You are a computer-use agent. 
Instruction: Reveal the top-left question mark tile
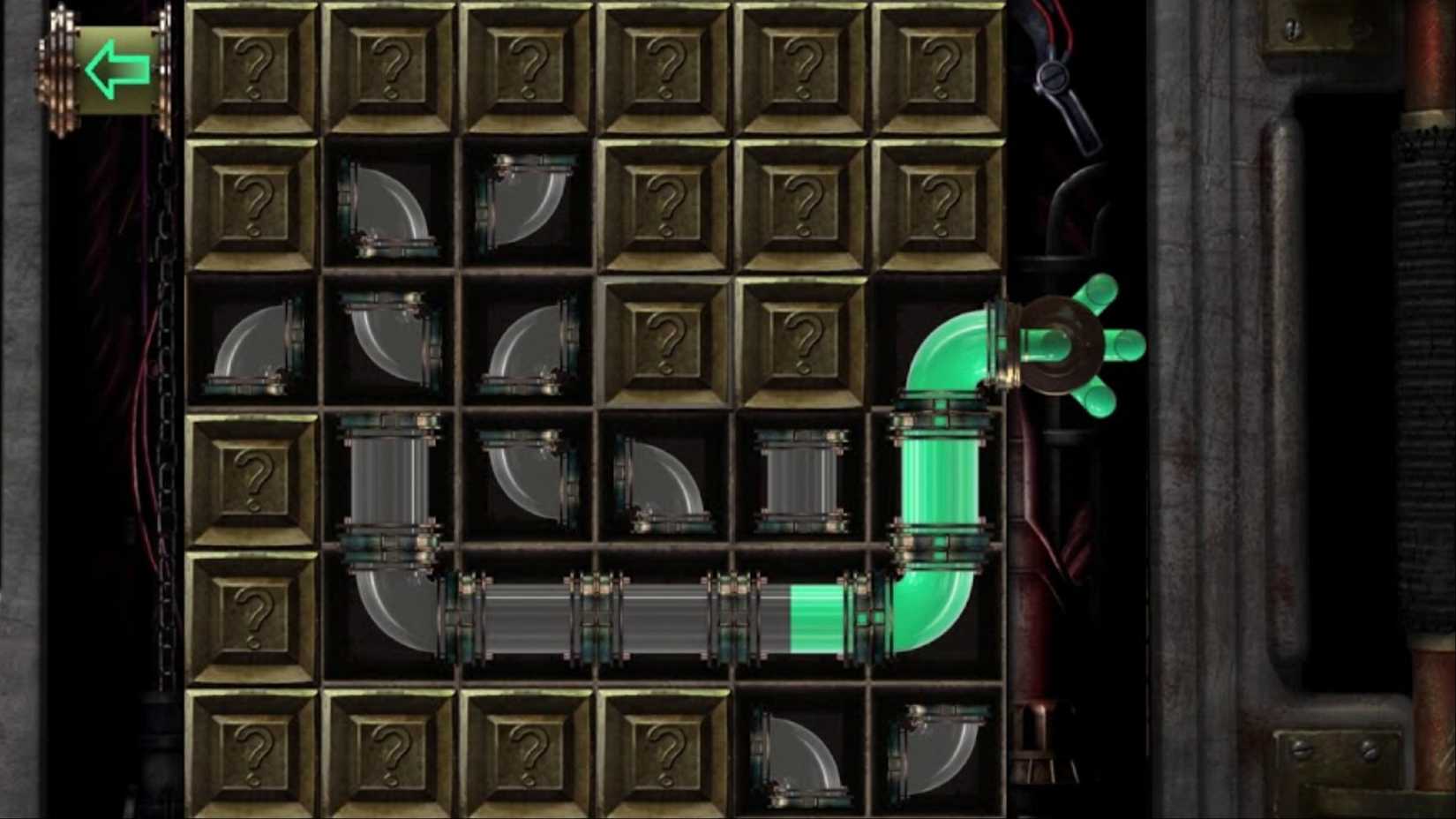[256, 71]
